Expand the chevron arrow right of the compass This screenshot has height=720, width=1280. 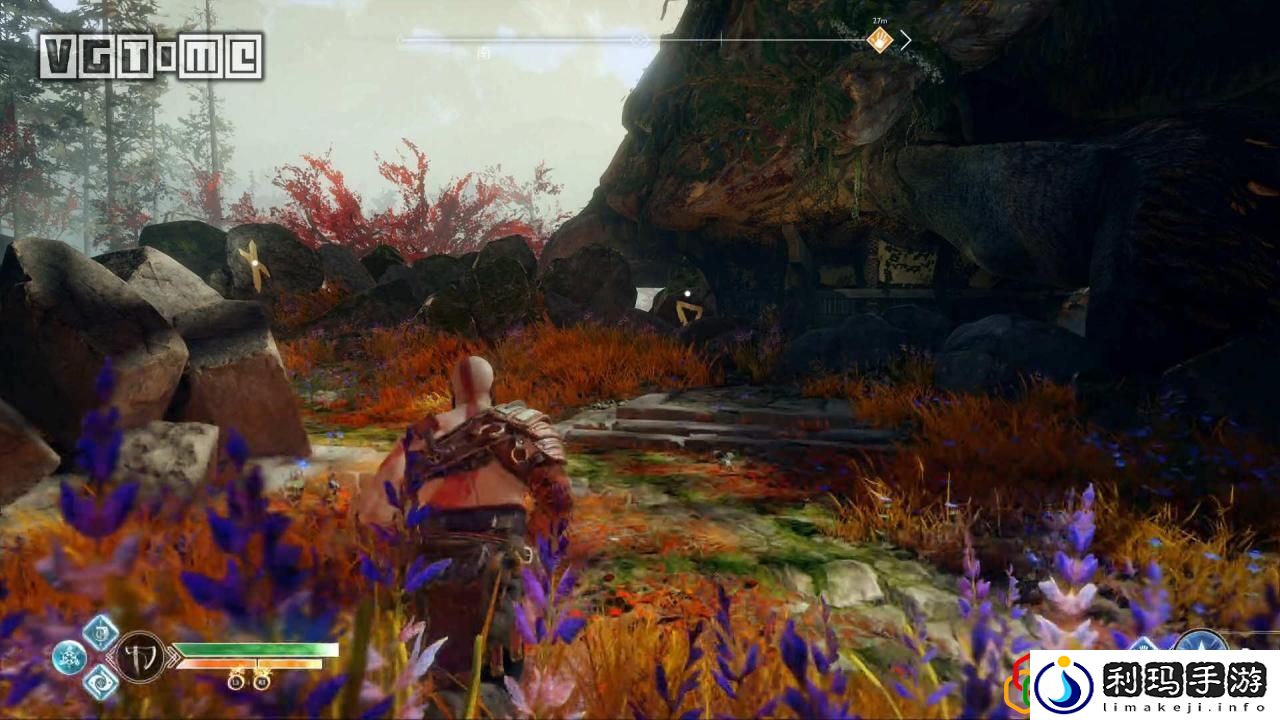906,40
